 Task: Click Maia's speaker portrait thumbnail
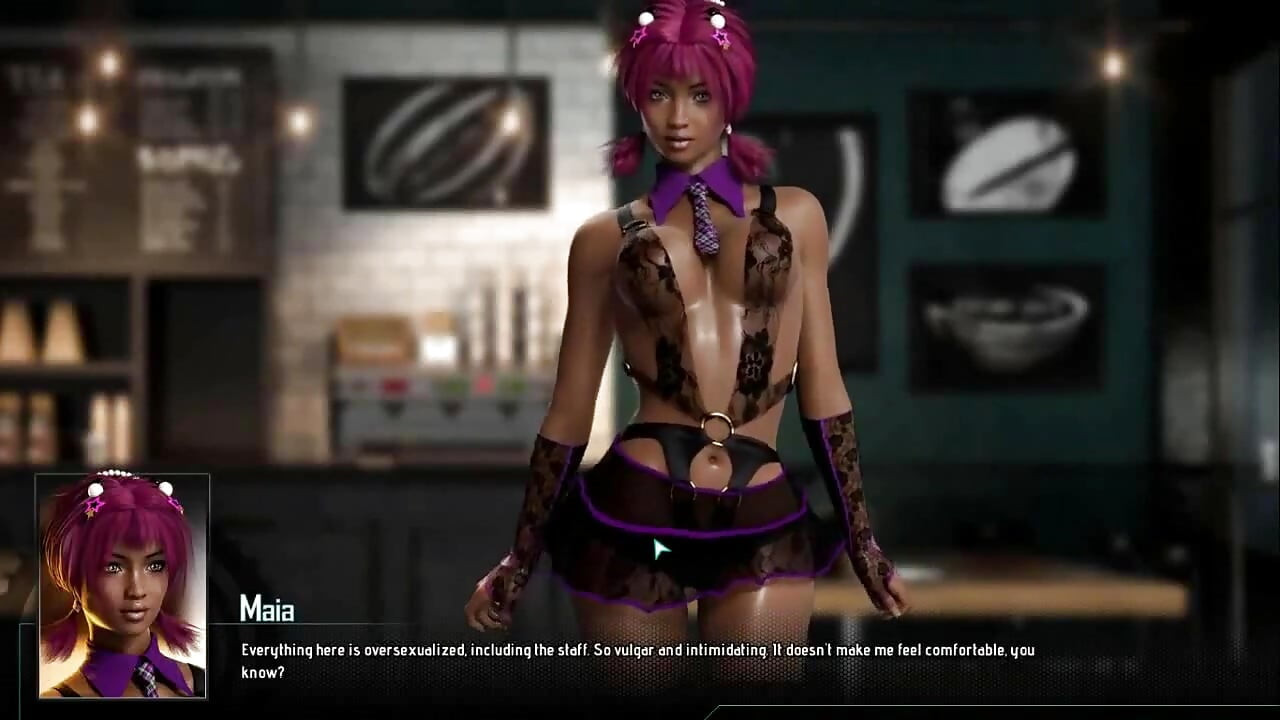122,585
